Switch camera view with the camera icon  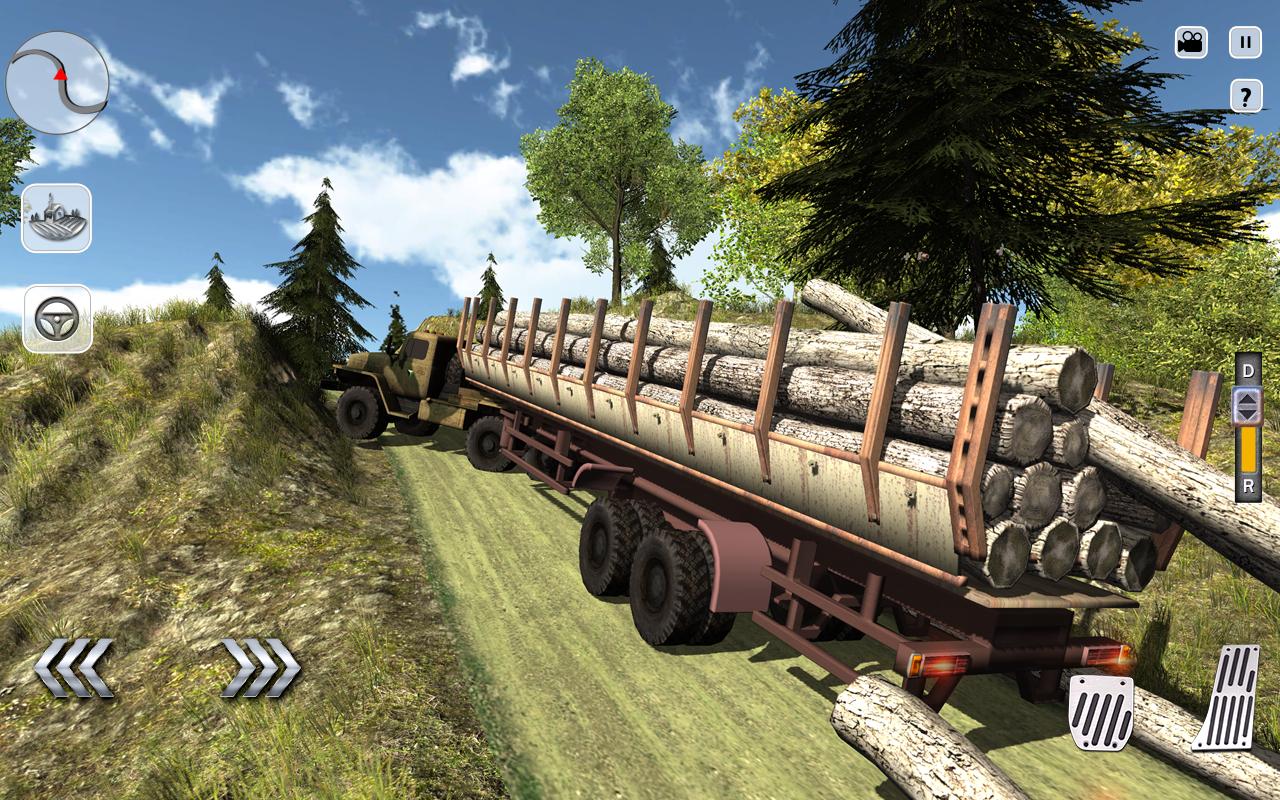pos(1189,42)
